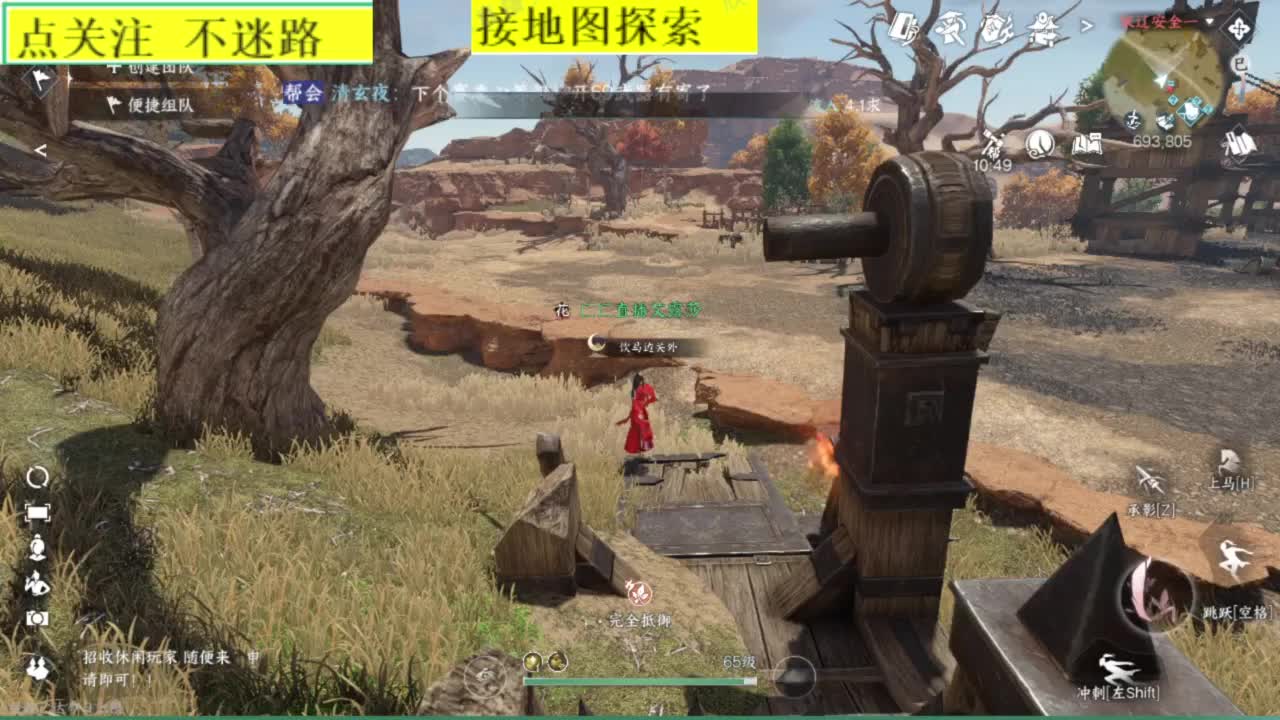1280x720 pixels.
Task: Click the character portrait icon on left sidebar
Action: click(x=38, y=547)
